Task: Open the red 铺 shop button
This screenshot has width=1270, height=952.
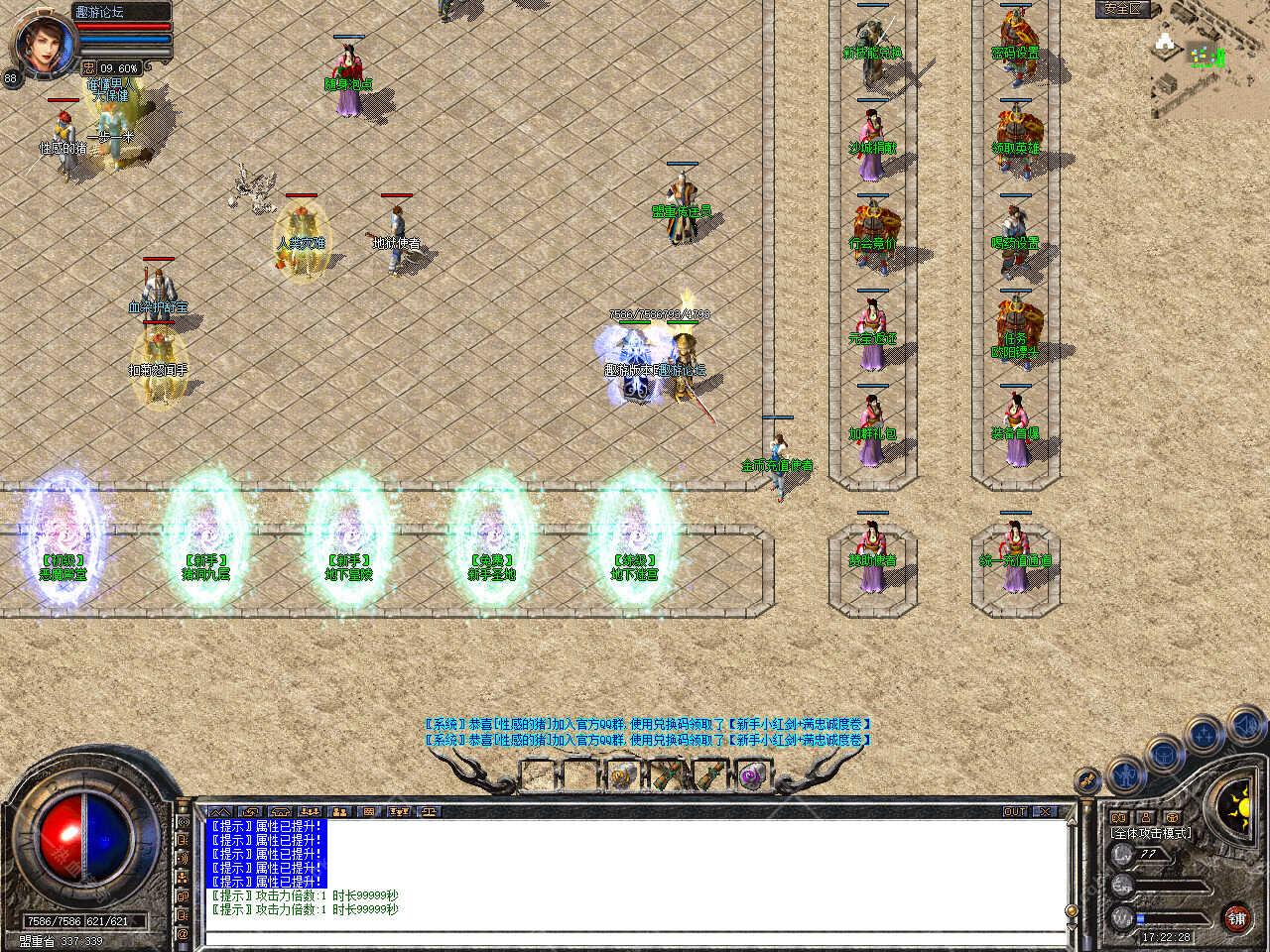Action: (1236, 917)
